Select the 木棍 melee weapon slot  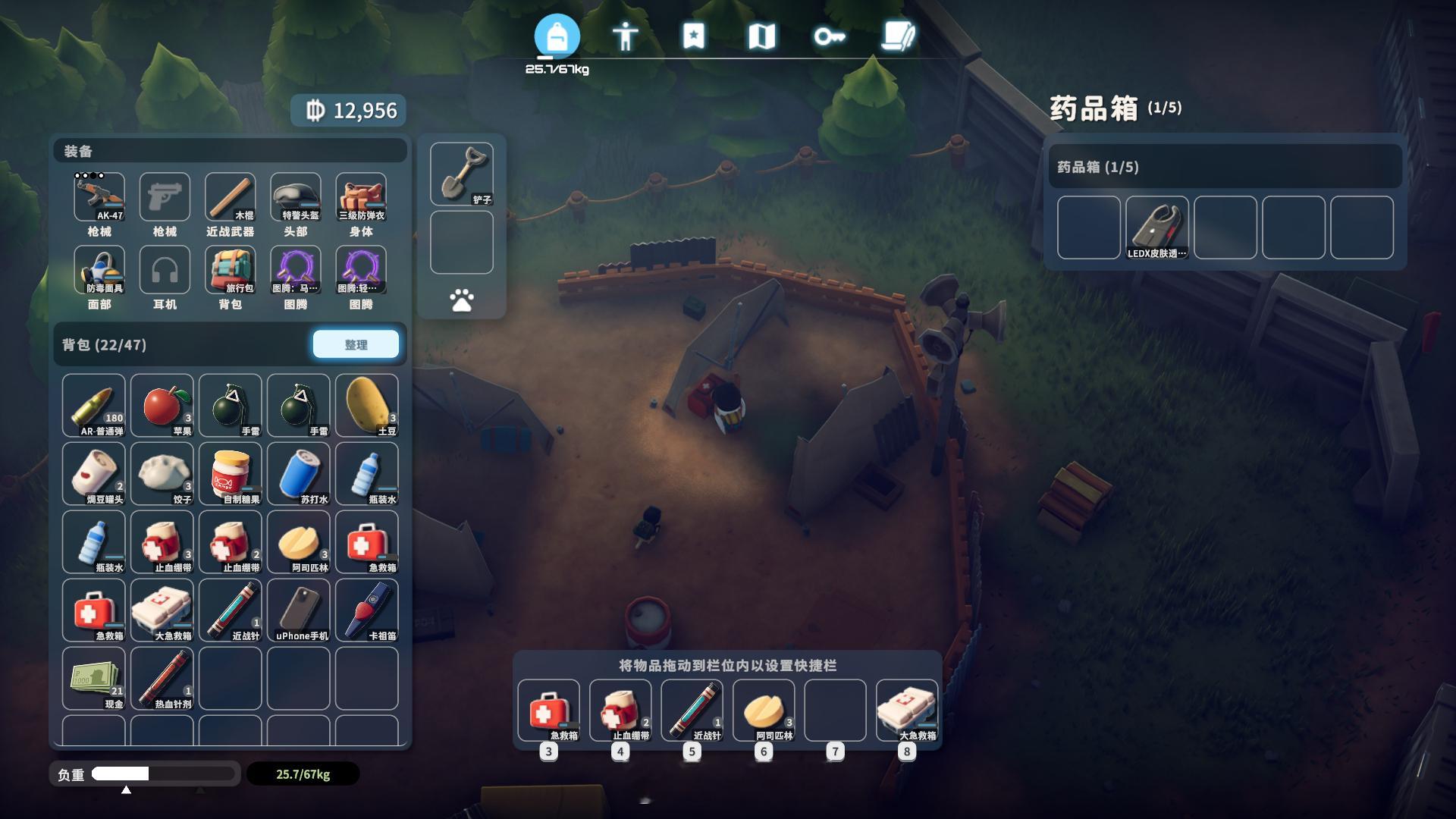pos(230,196)
